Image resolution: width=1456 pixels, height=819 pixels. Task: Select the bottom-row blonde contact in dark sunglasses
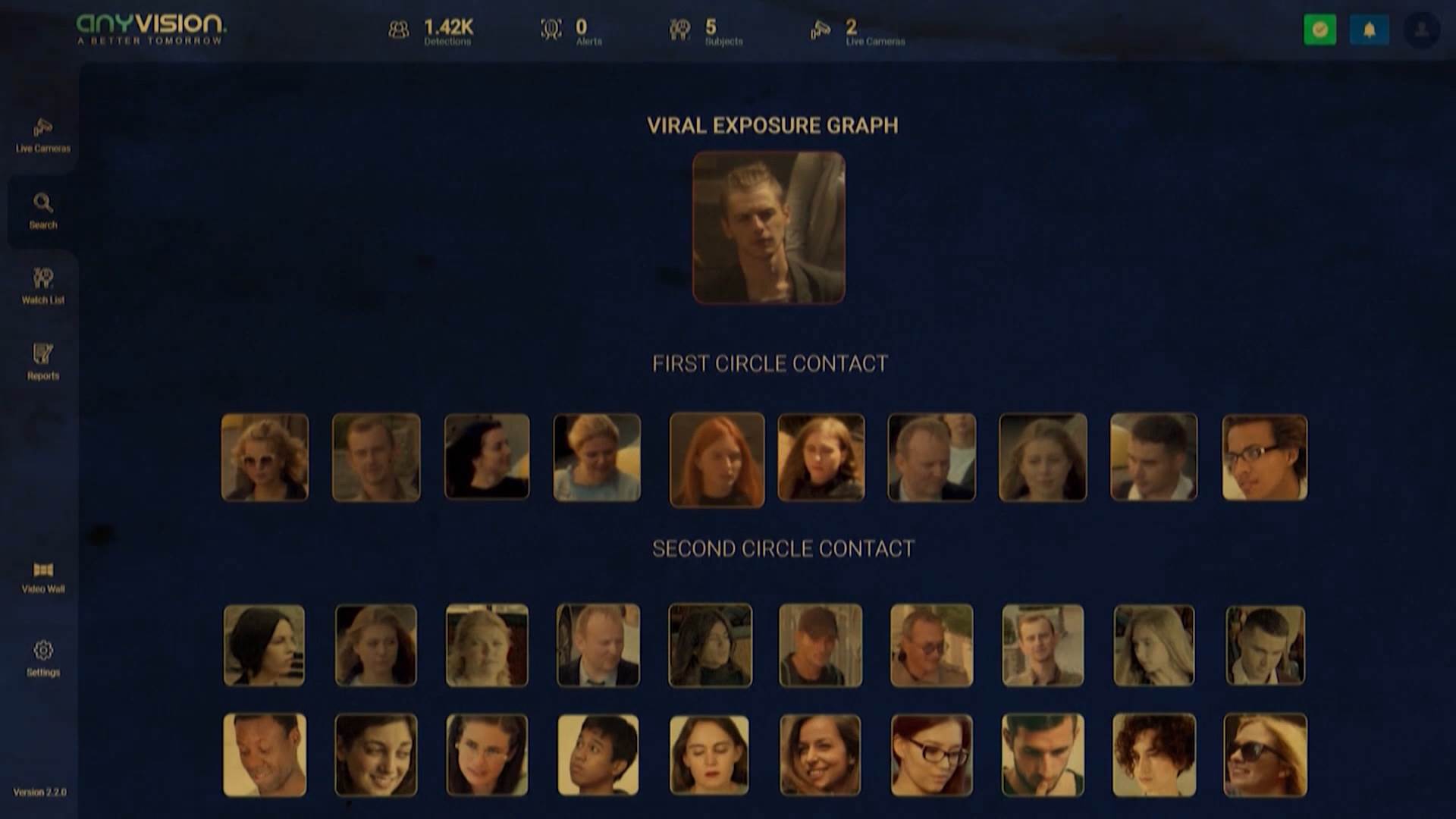tap(1264, 755)
